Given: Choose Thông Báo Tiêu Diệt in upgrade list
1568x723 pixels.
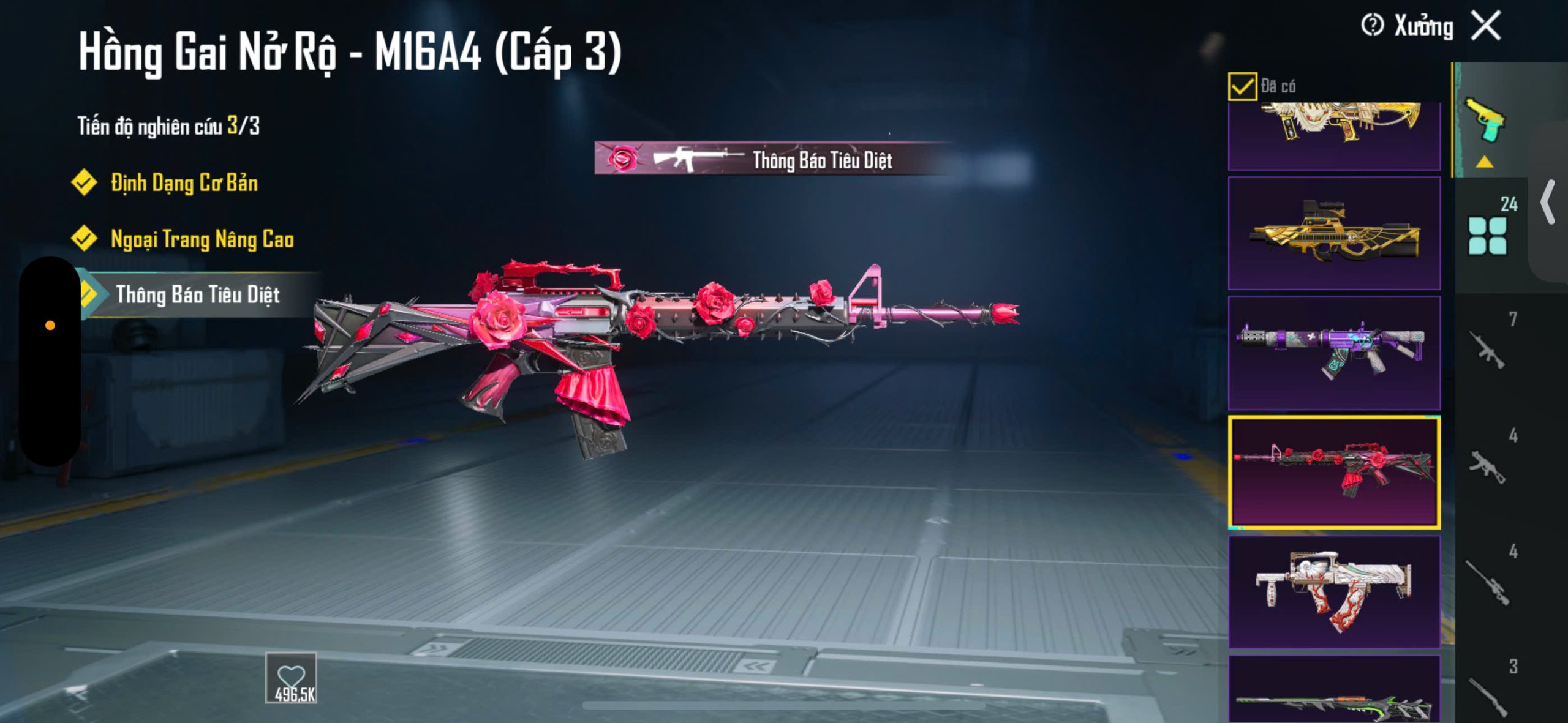Looking at the screenshot, I should coord(197,295).
